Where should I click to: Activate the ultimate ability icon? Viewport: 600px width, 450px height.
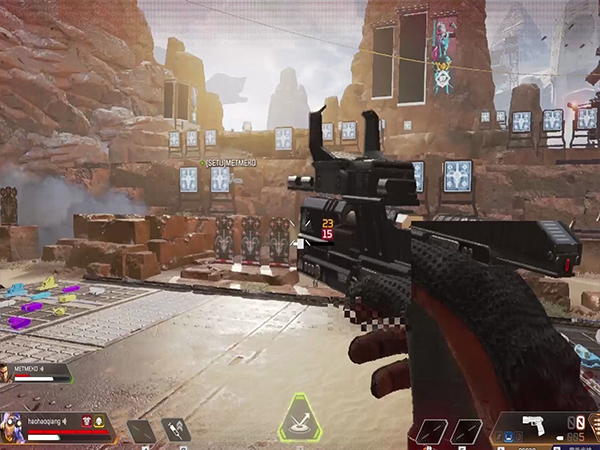[298, 418]
